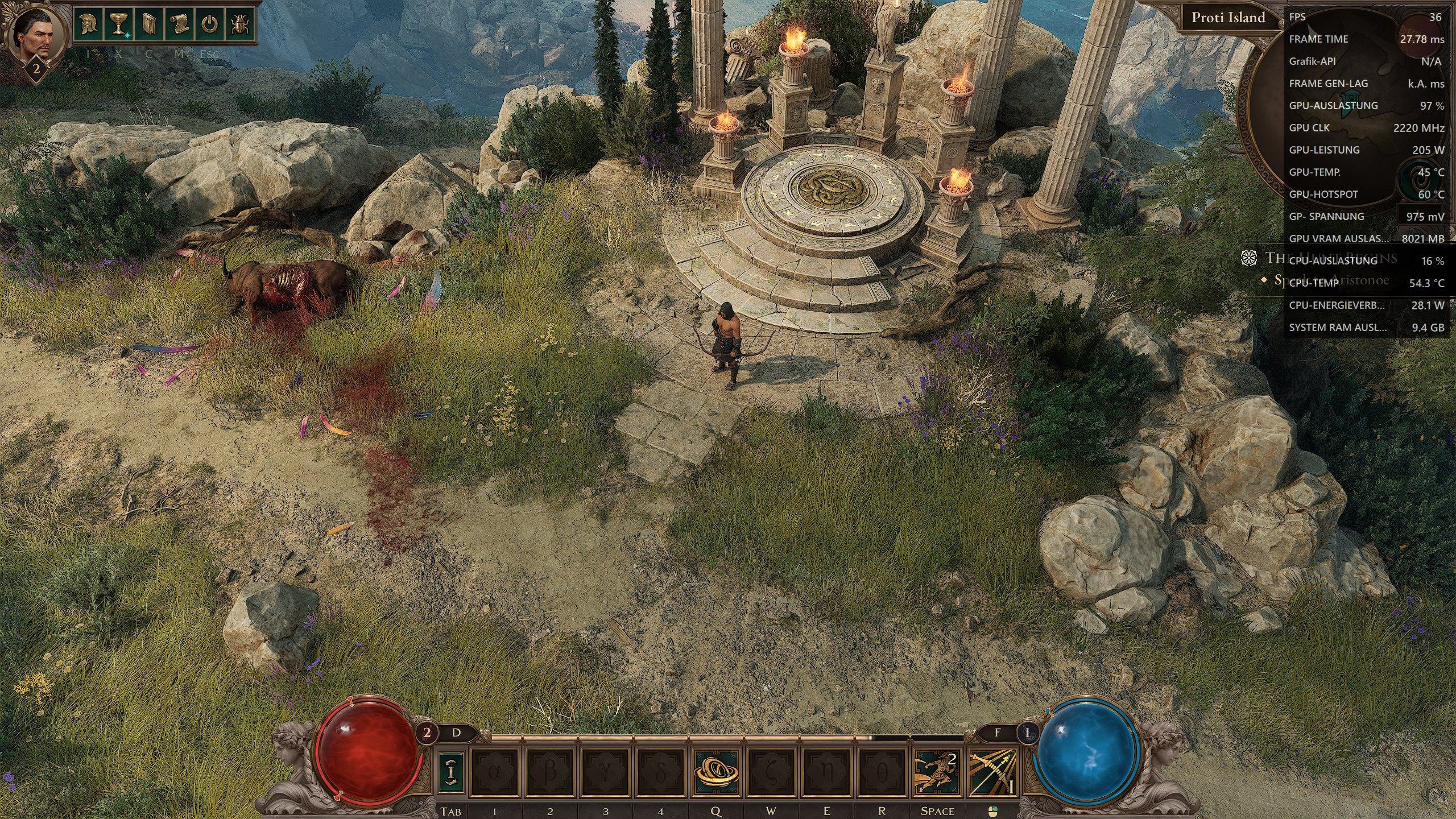Show the scroll quest log
This screenshot has height=819, width=1456.
point(179,24)
